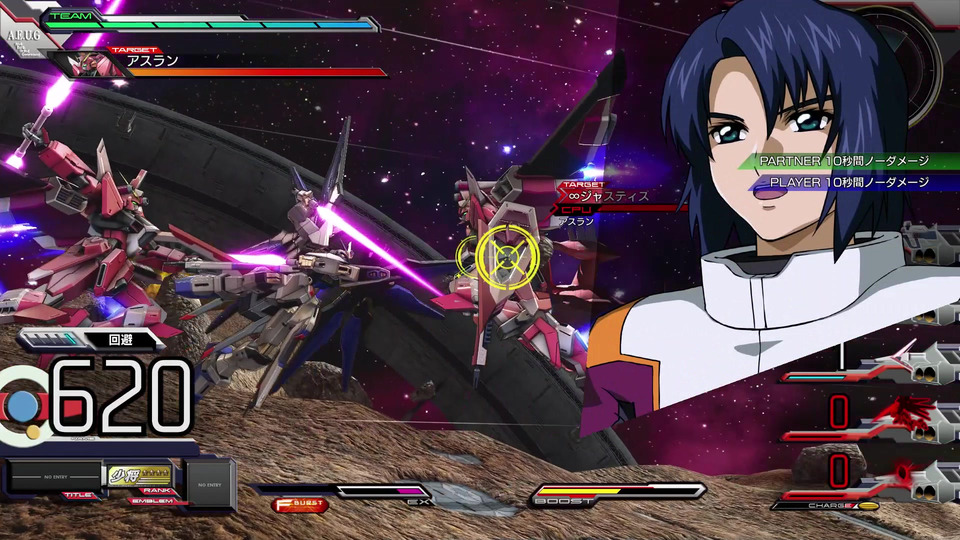
Task: Select the white blade weapon icon
Action: pyautogui.click(x=898, y=355)
